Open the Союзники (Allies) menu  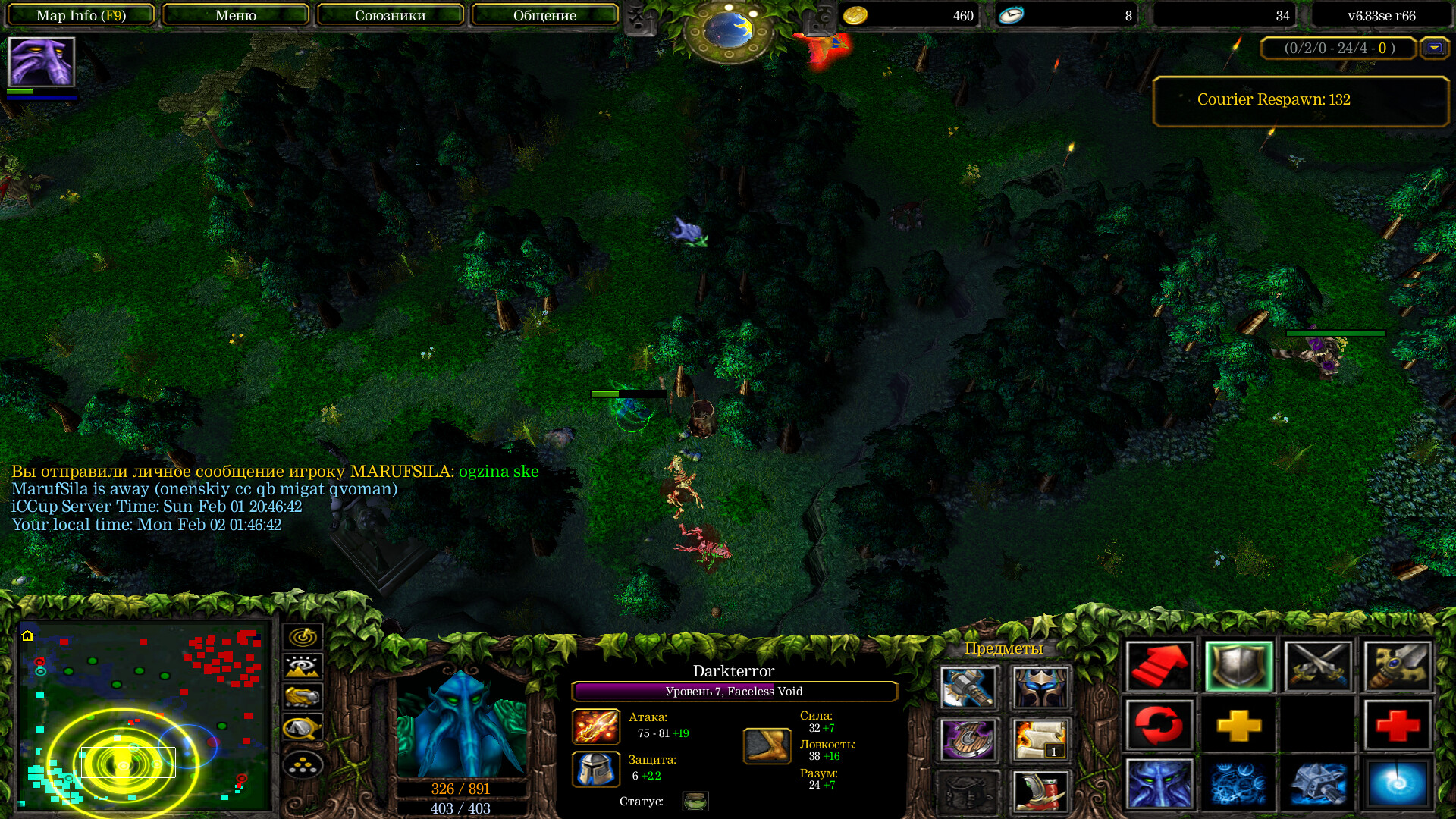(x=390, y=15)
